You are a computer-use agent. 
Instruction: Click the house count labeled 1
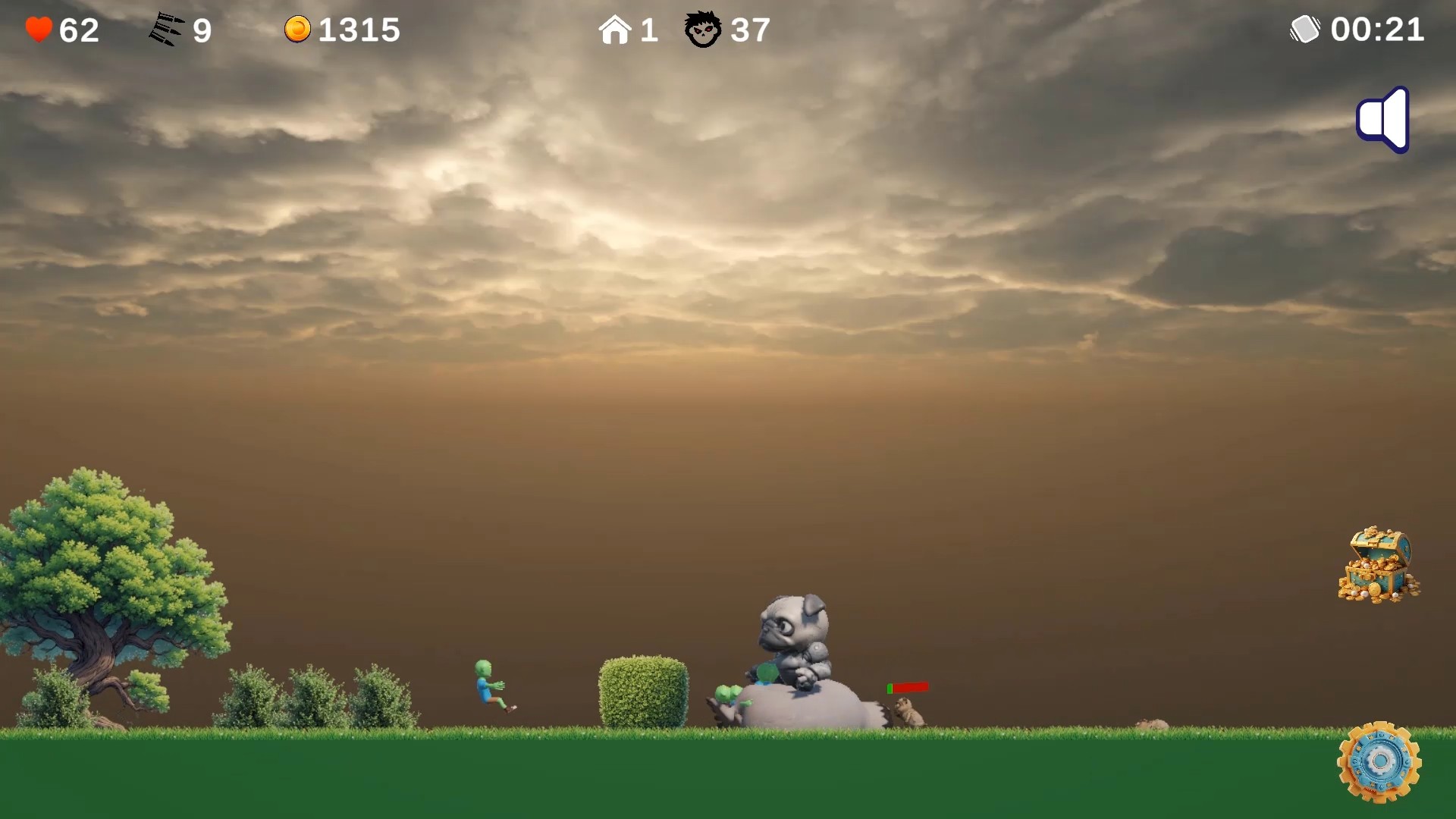(x=649, y=30)
